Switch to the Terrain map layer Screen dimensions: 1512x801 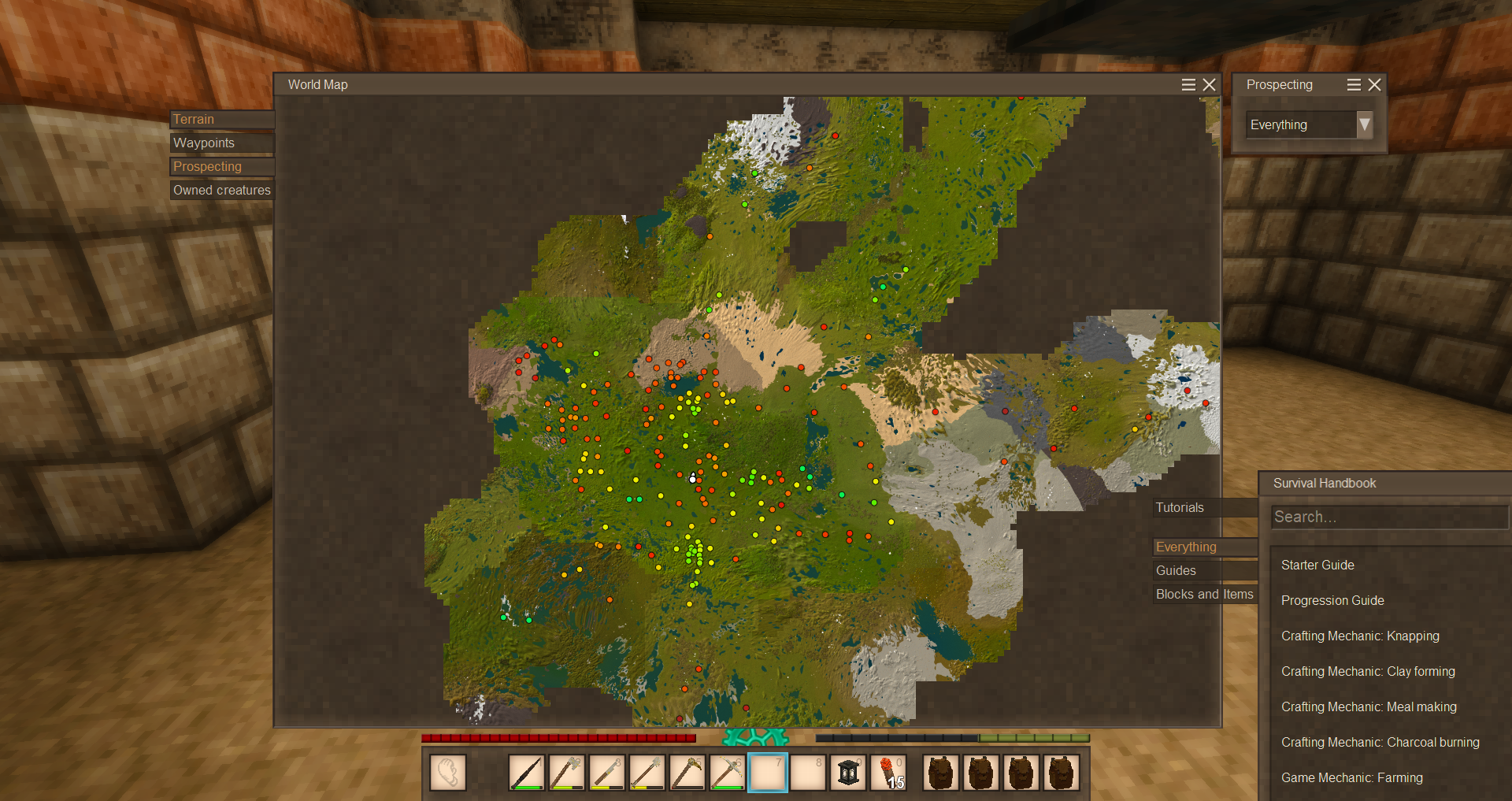(220, 120)
